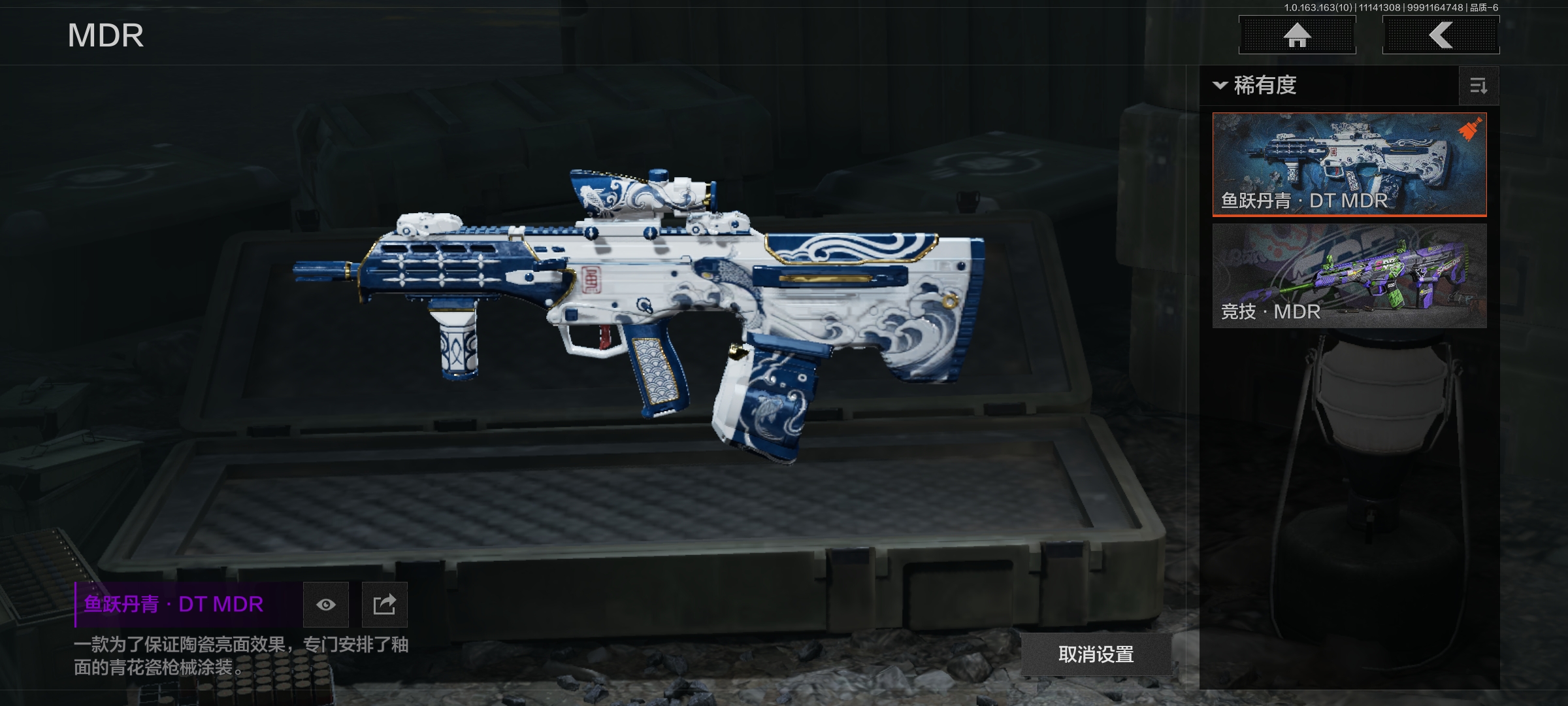Open the 稀有度 rarity sort dropdown
The height and width of the screenshot is (706, 1568).
tap(1256, 86)
